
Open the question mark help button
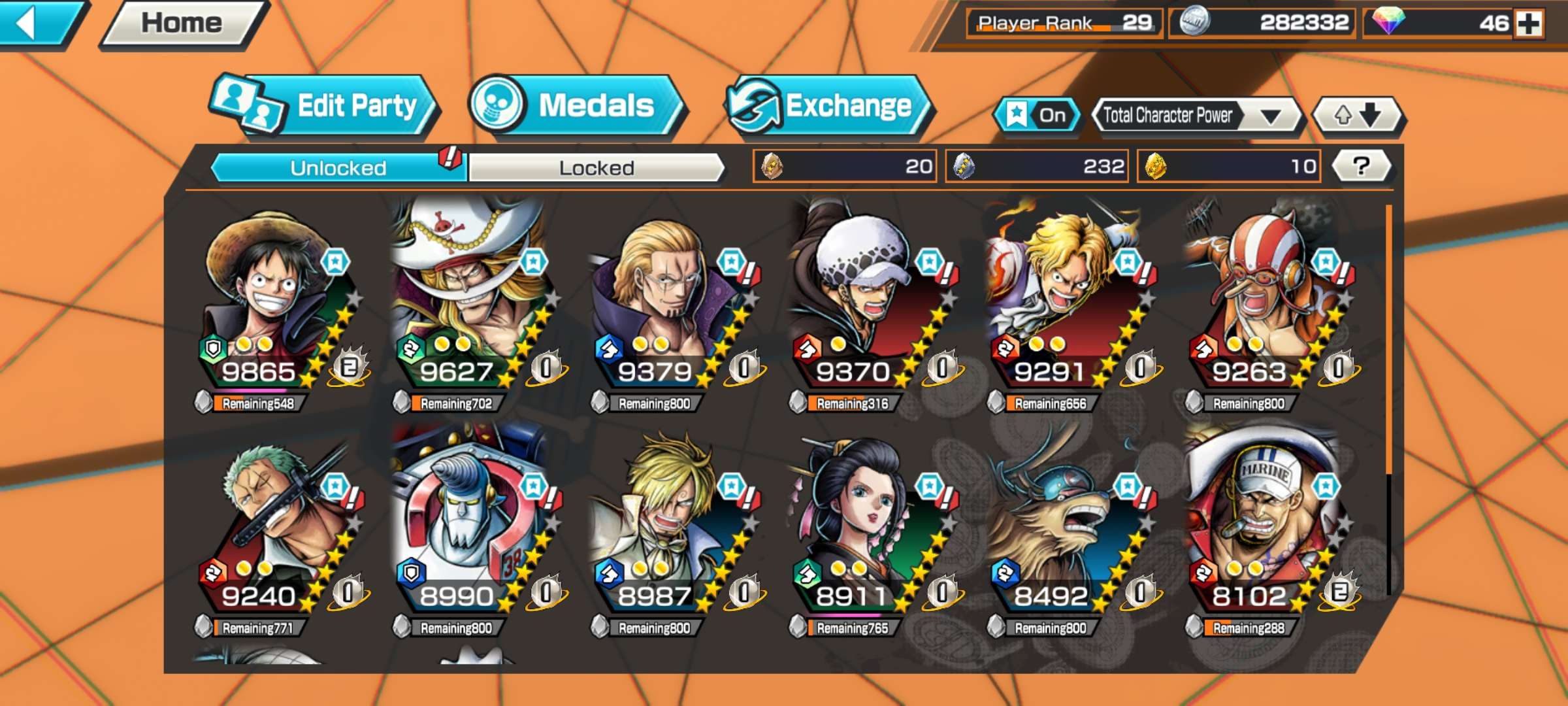[1361, 166]
